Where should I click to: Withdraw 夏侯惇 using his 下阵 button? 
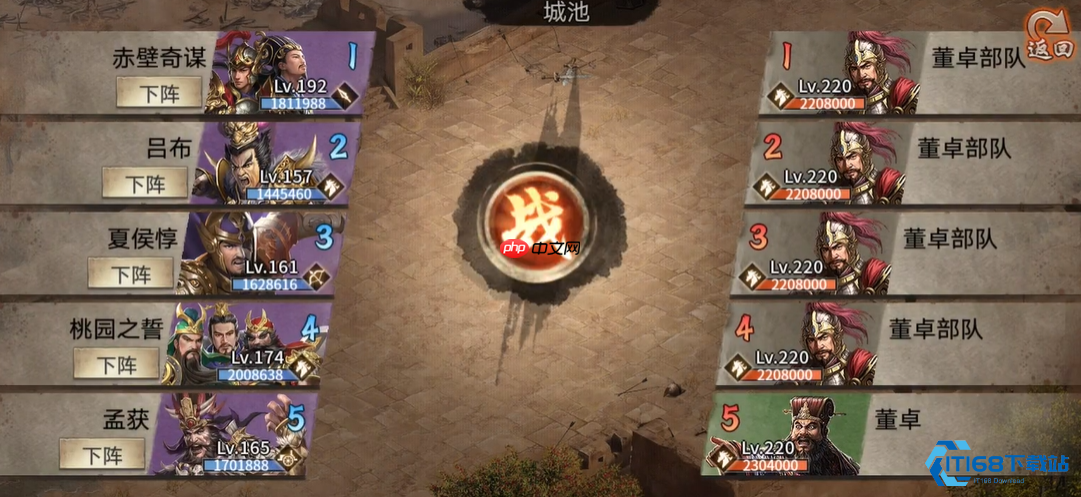131,273
